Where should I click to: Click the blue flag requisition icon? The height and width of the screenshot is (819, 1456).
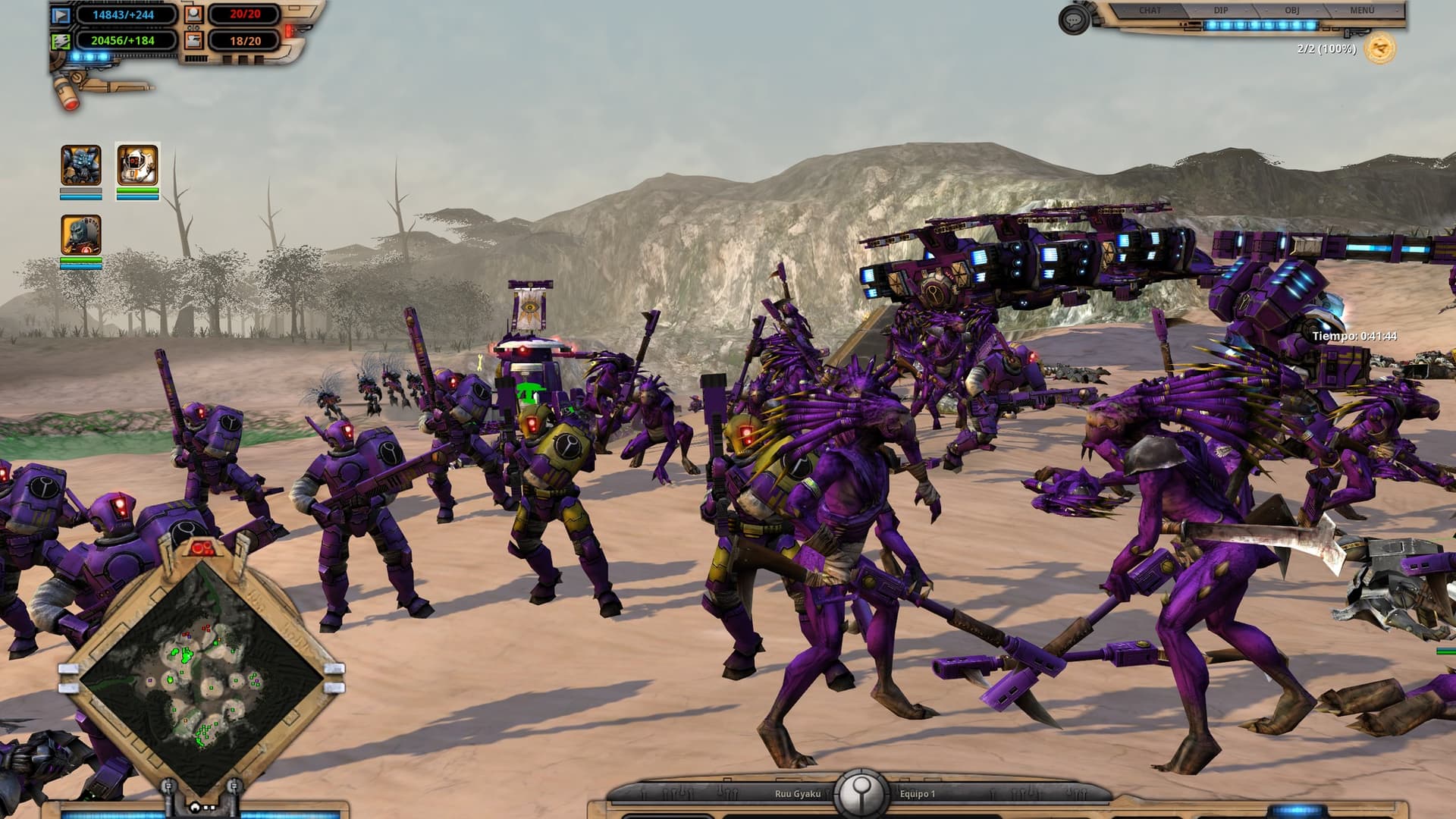coord(61,14)
